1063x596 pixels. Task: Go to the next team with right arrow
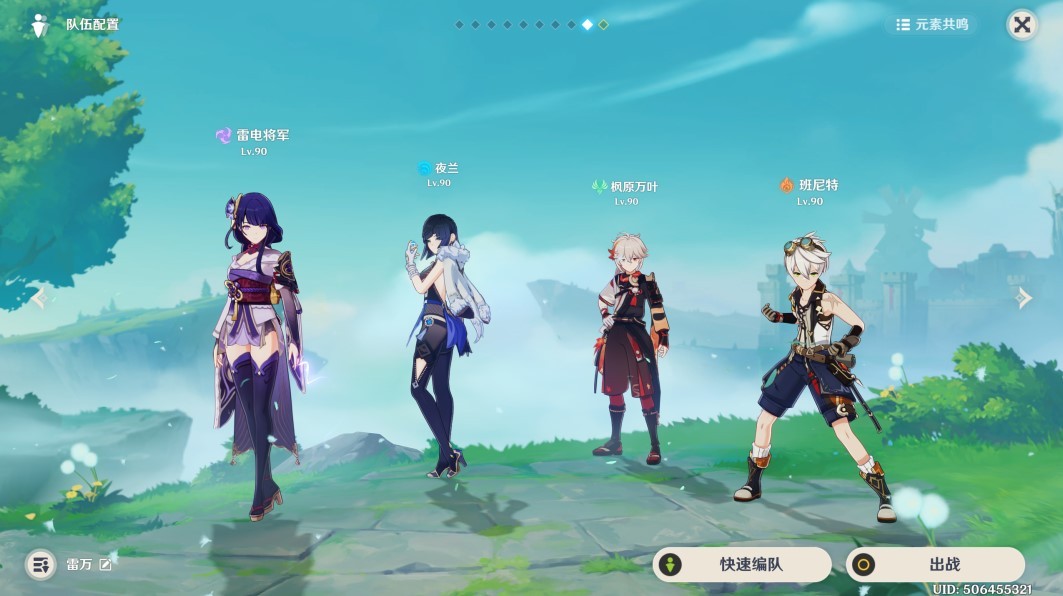pyautogui.click(x=1023, y=298)
